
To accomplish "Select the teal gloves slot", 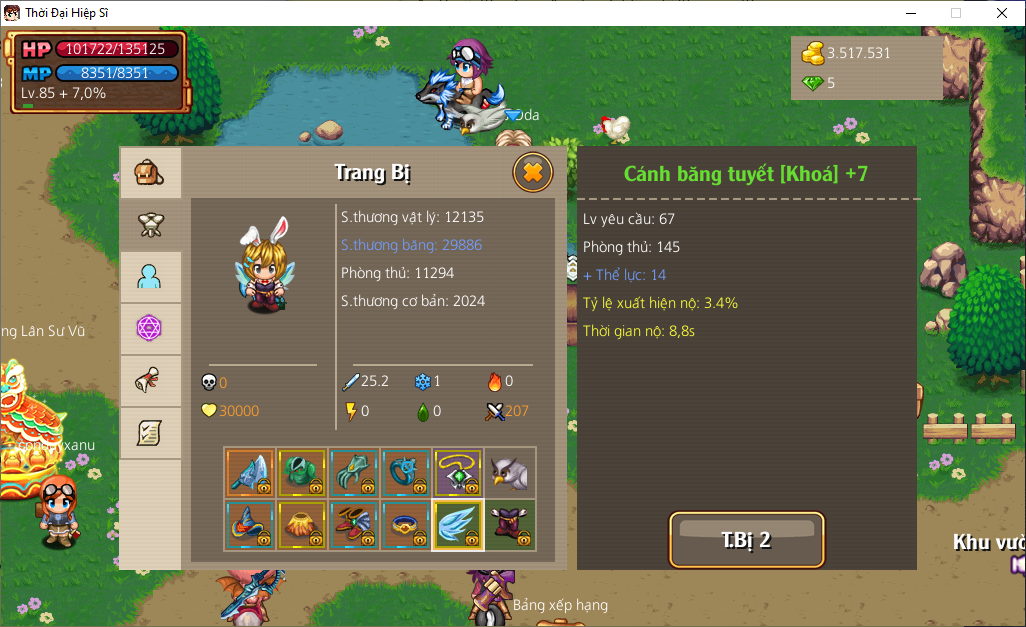I will tap(354, 473).
